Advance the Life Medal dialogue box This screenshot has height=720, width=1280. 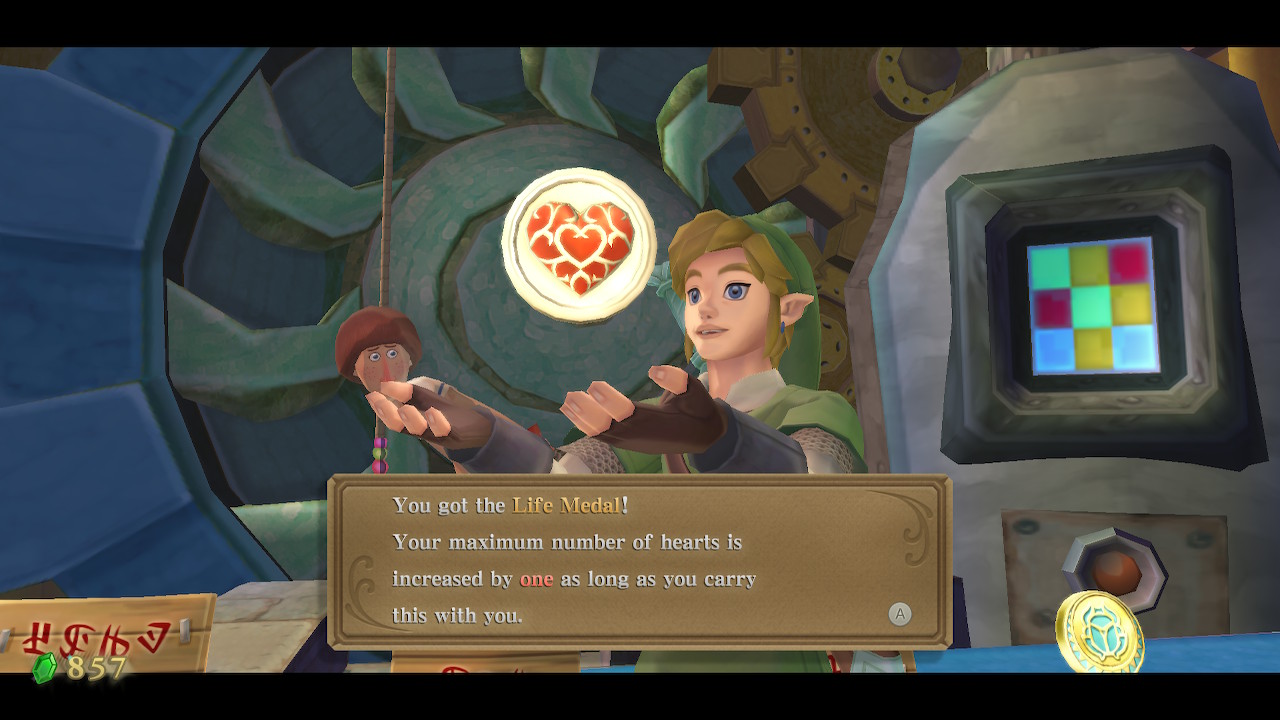(x=900, y=615)
